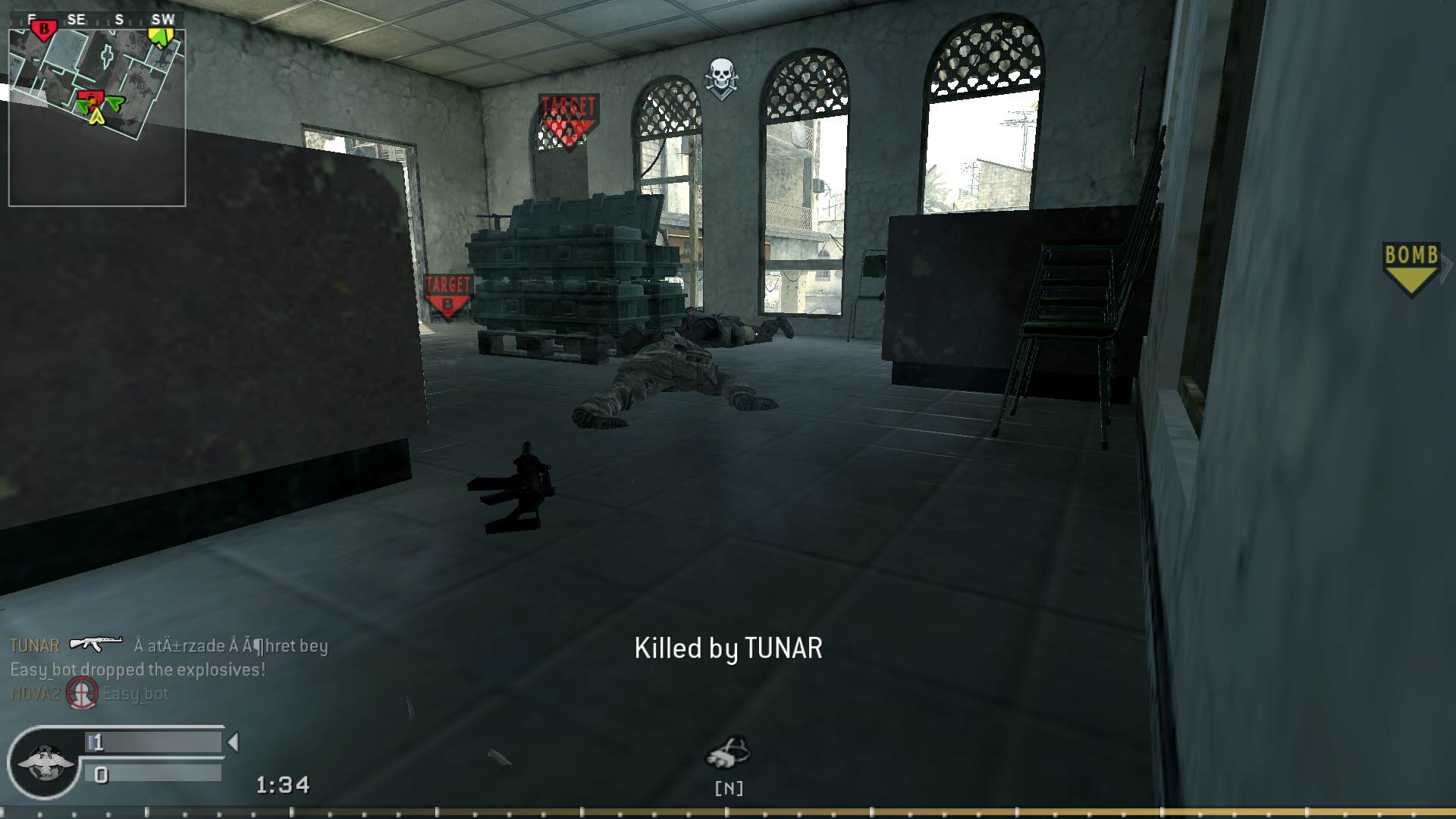Image resolution: width=1456 pixels, height=819 pixels.
Task: Click the red B objective on the minimap
Action: pos(44,26)
